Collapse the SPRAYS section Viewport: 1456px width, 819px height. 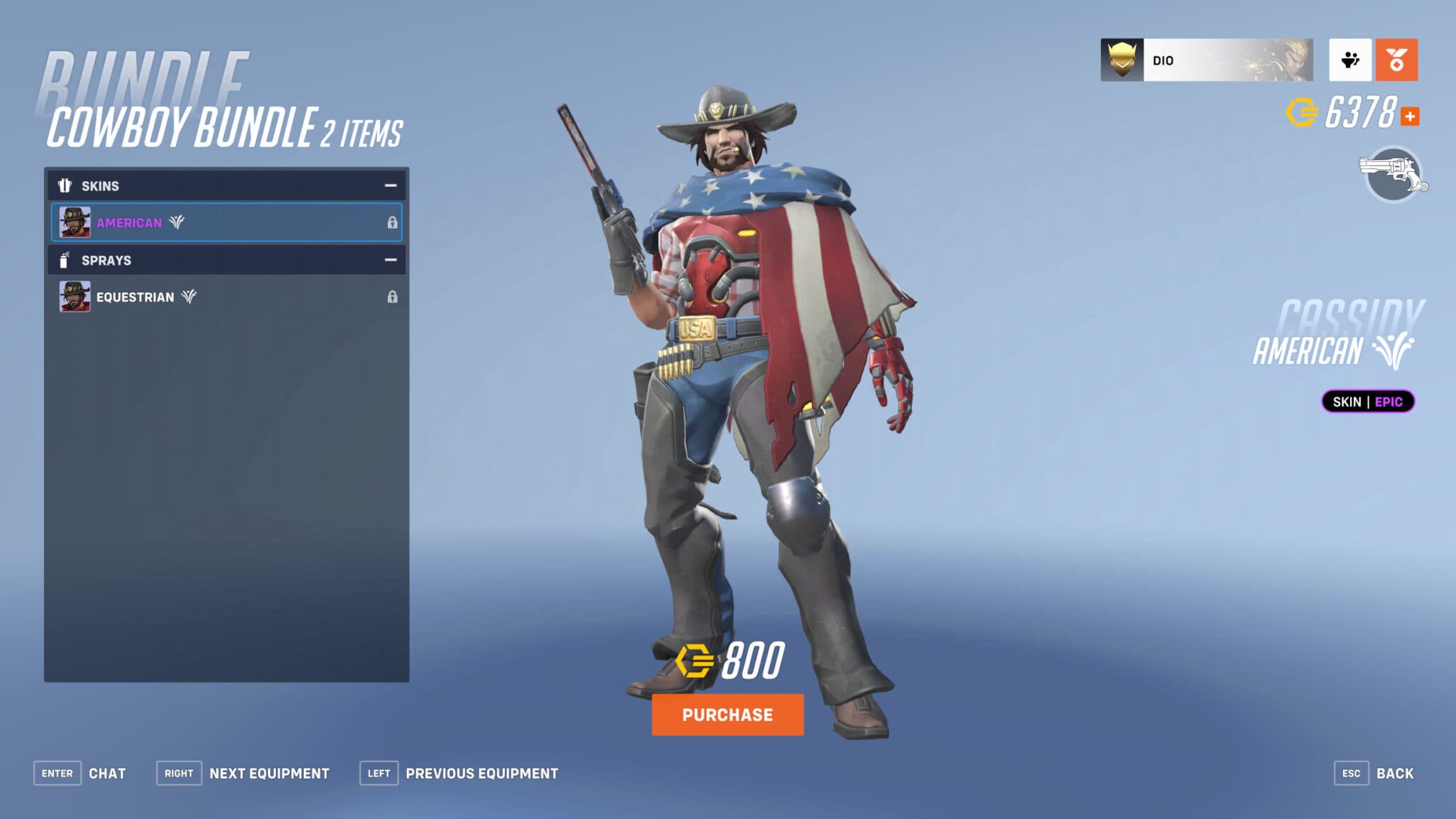point(389,260)
